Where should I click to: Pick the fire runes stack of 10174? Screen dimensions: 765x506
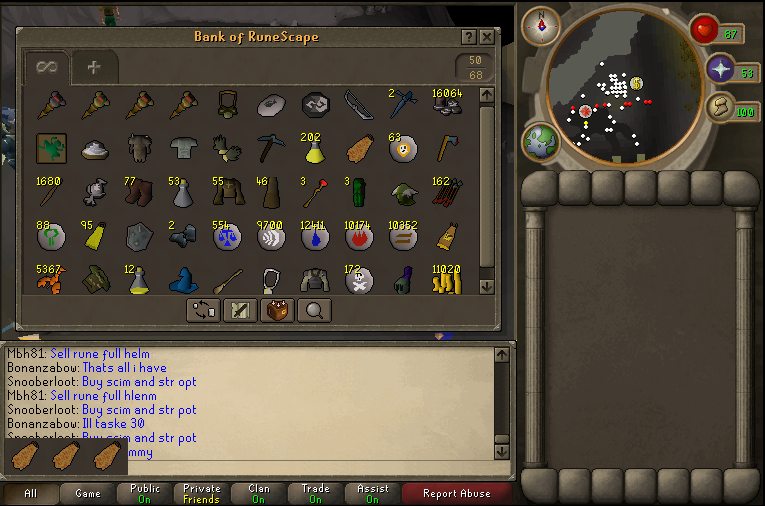[358, 237]
